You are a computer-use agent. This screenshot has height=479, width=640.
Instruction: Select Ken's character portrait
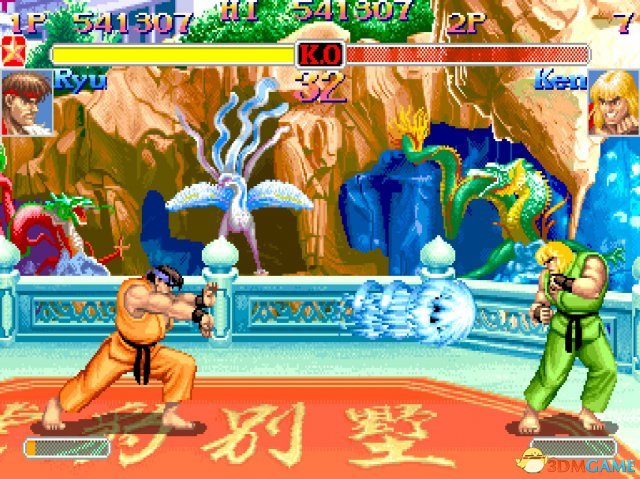point(612,102)
